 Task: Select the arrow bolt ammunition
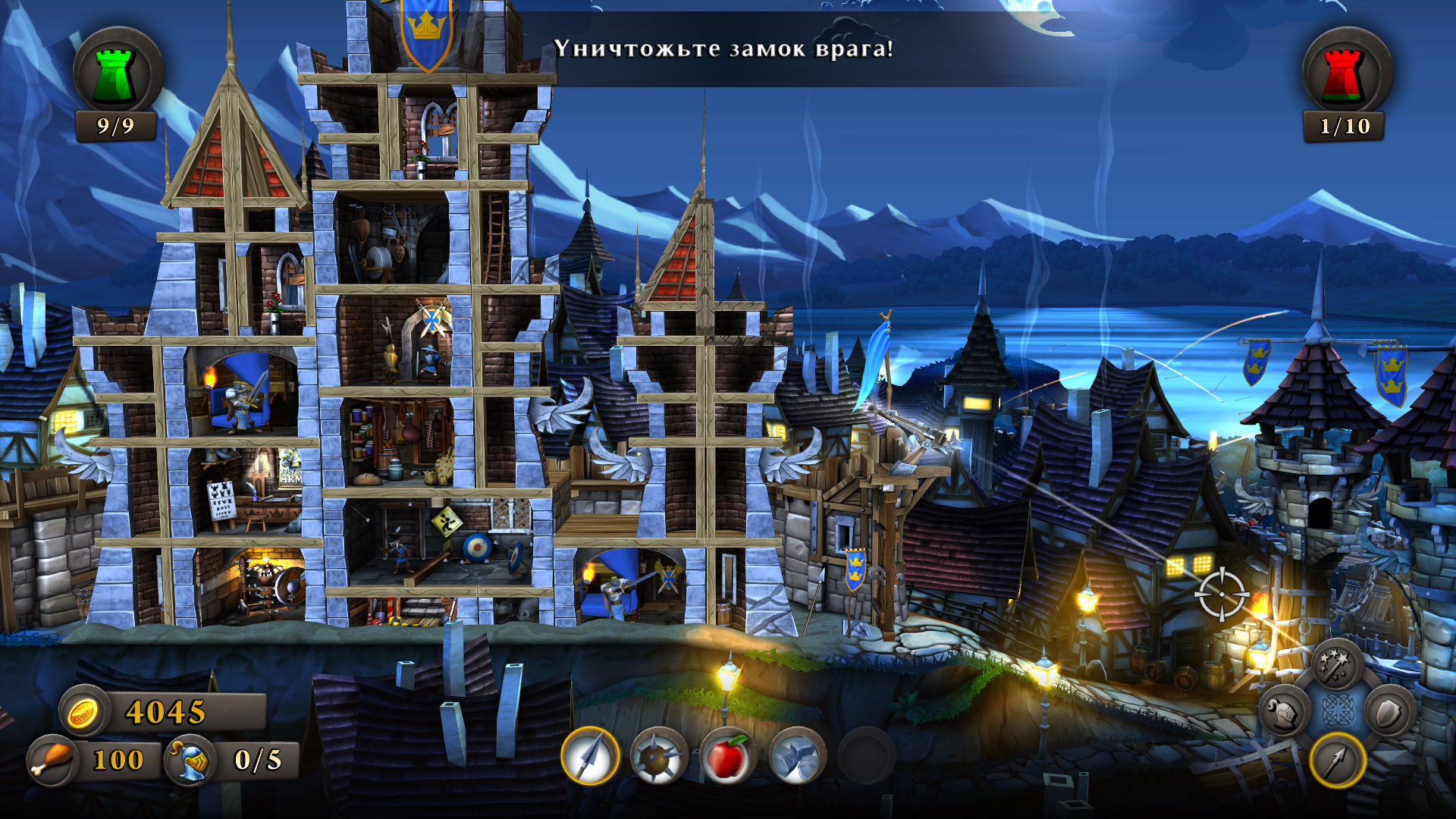click(x=590, y=756)
